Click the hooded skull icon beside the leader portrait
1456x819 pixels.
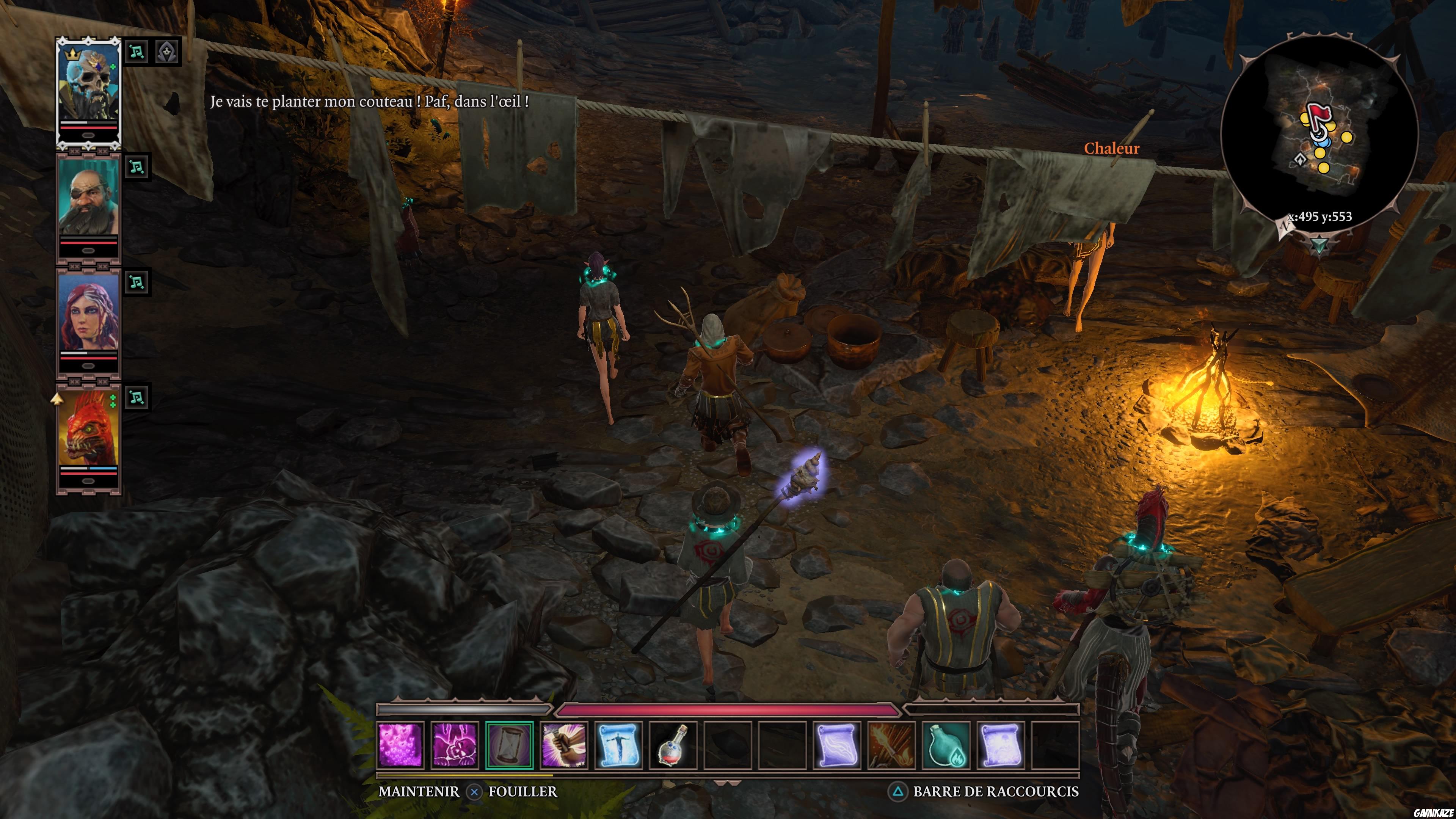click(167, 51)
